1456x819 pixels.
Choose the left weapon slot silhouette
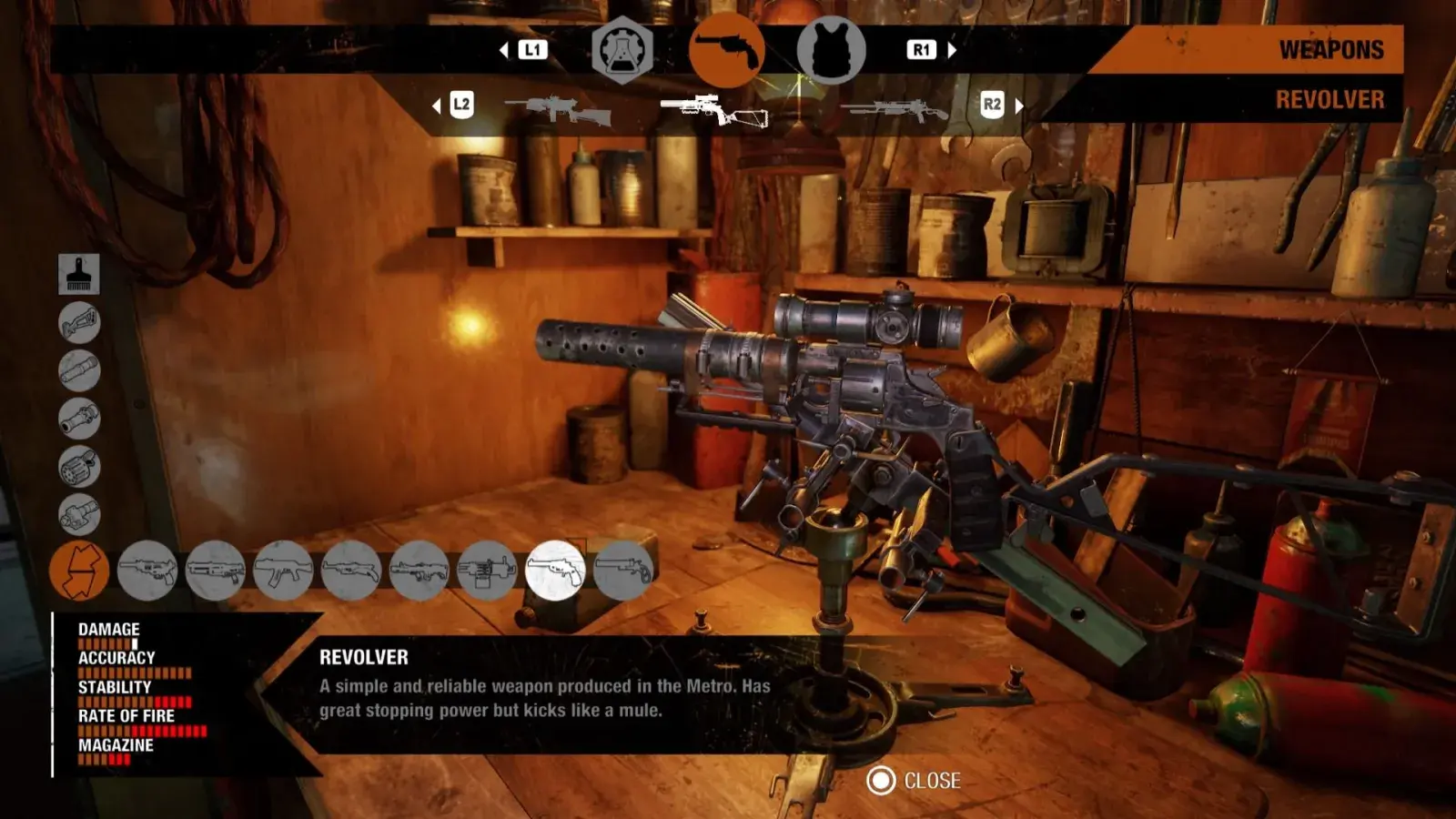(558, 110)
